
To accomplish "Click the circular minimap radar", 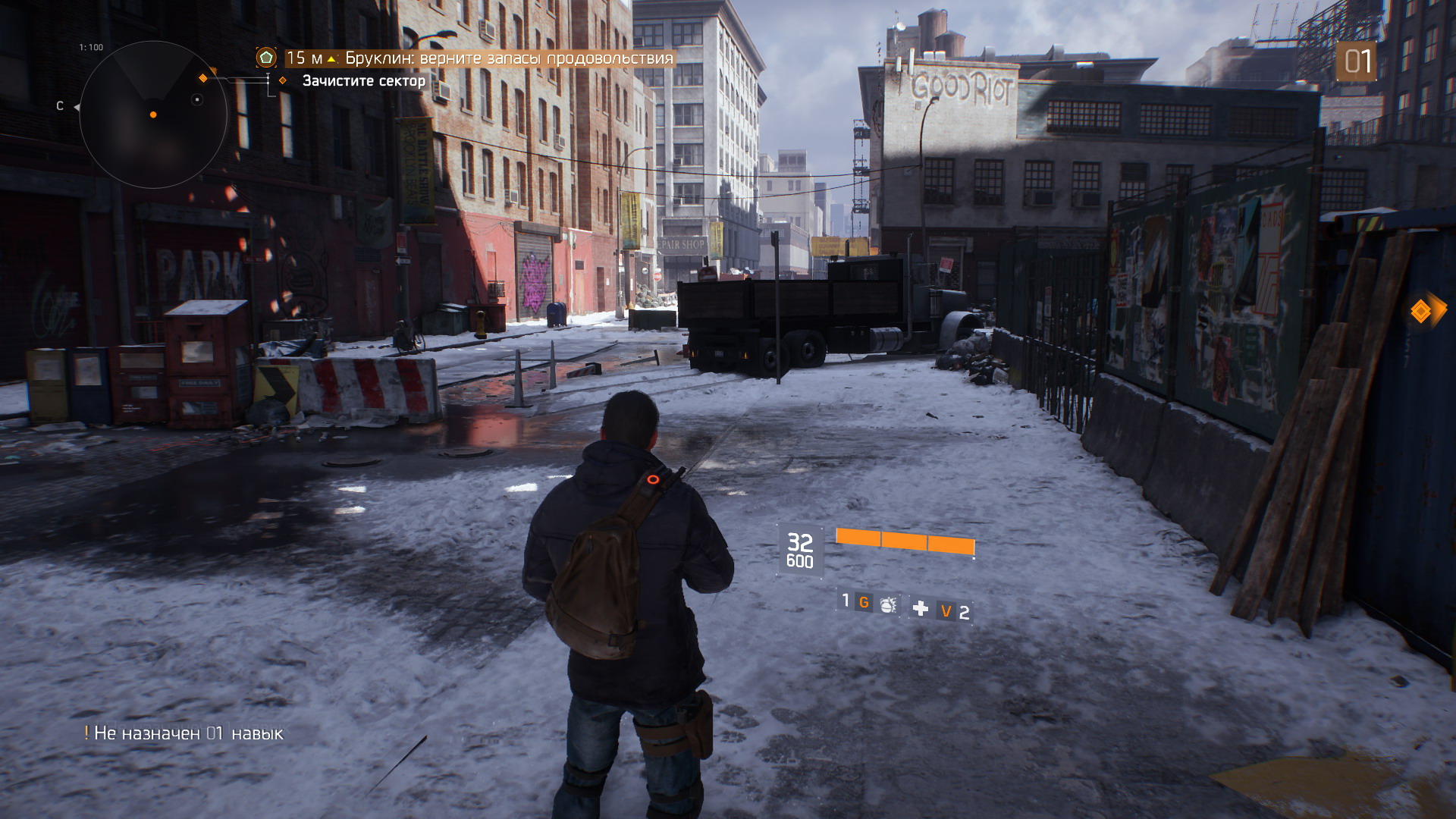I will click(153, 115).
